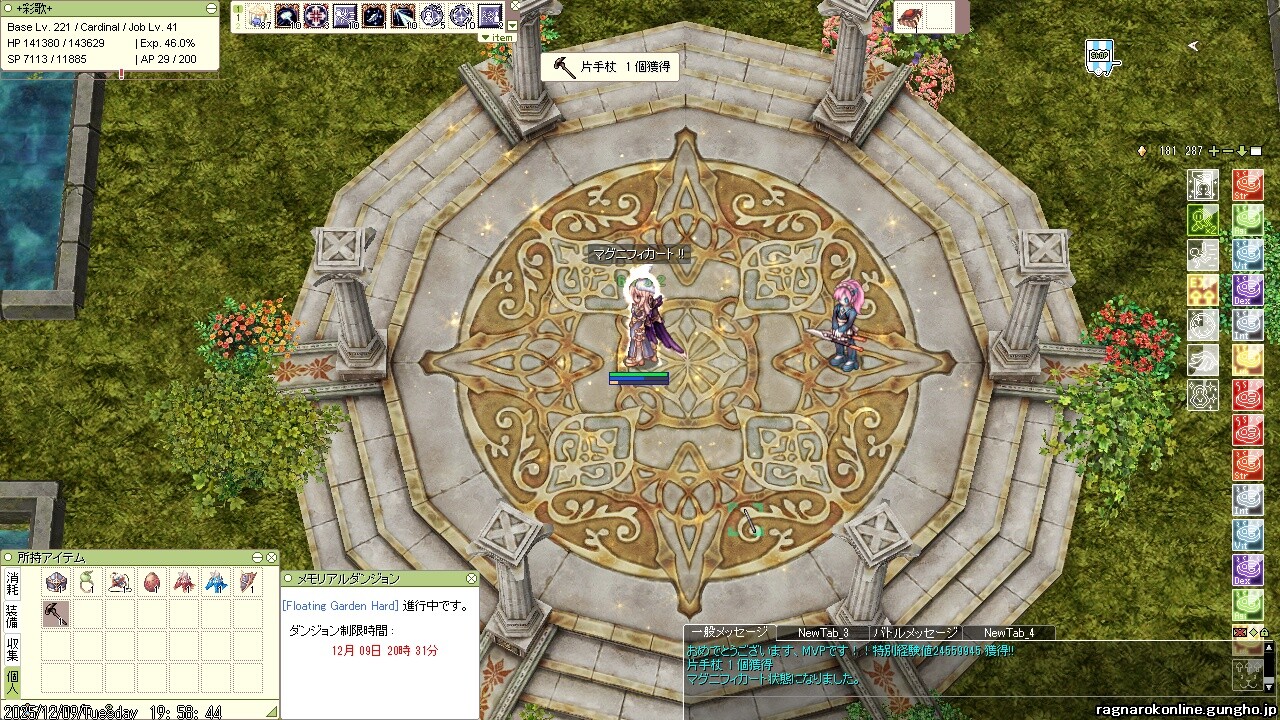The width and height of the screenshot is (1280, 720).
Task: Select the red egg item slot
Action: click(152, 582)
